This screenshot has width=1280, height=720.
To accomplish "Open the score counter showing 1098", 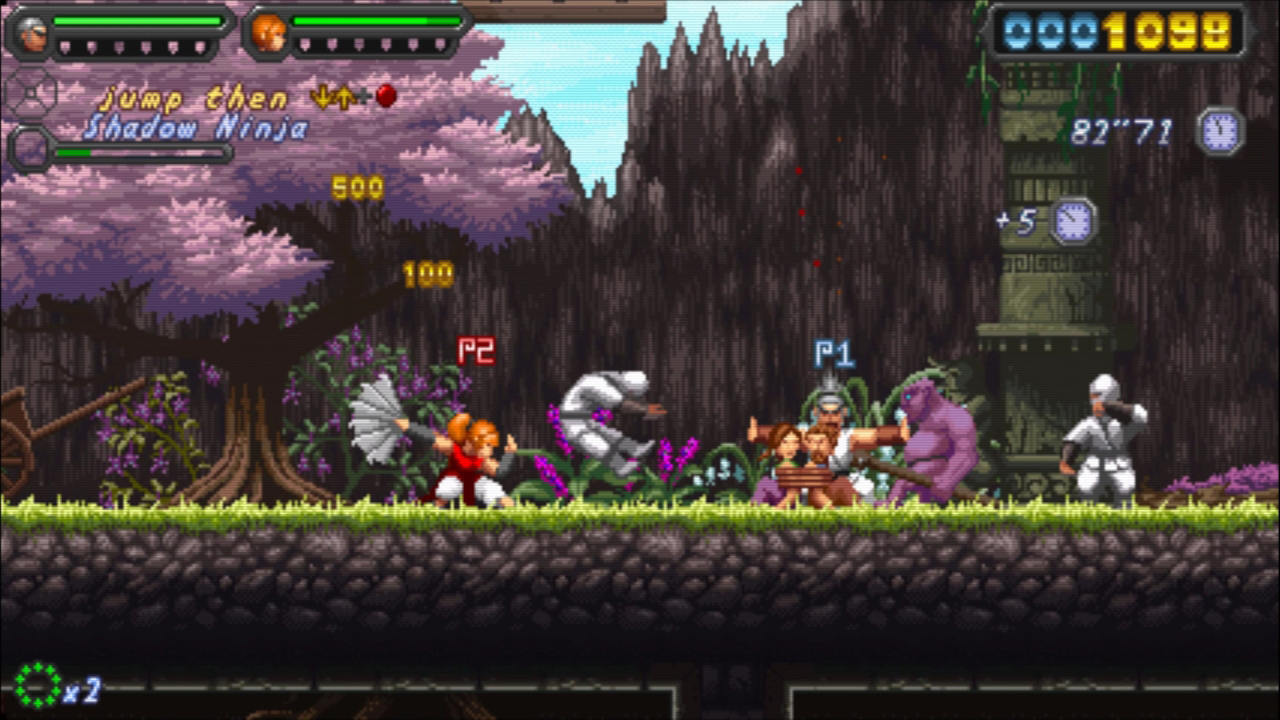I will [1120, 30].
